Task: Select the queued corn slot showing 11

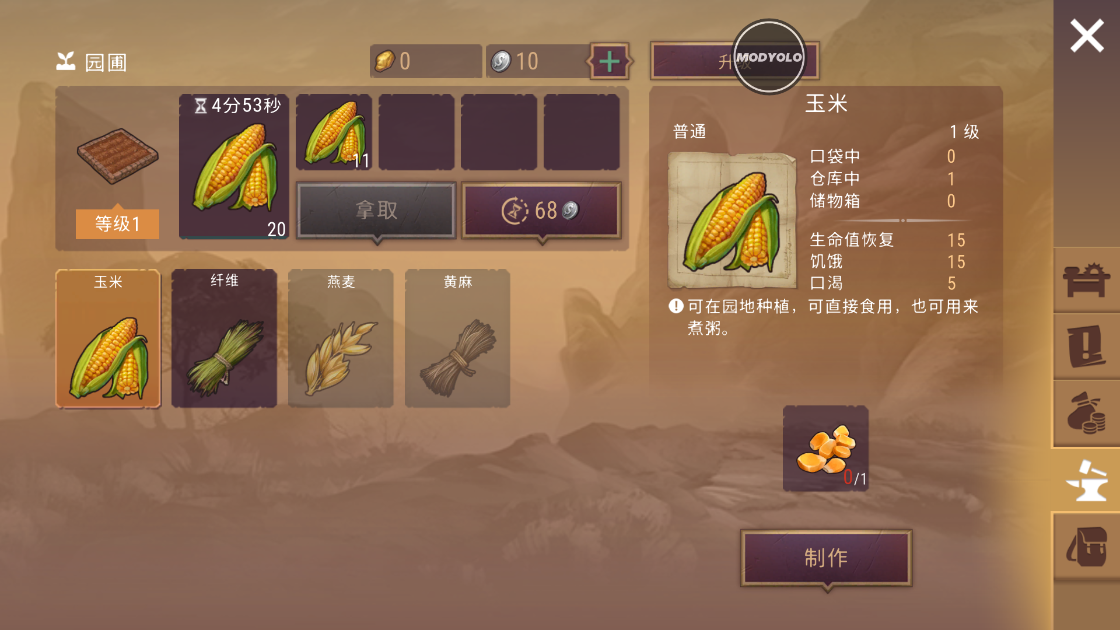Action: pos(334,132)
